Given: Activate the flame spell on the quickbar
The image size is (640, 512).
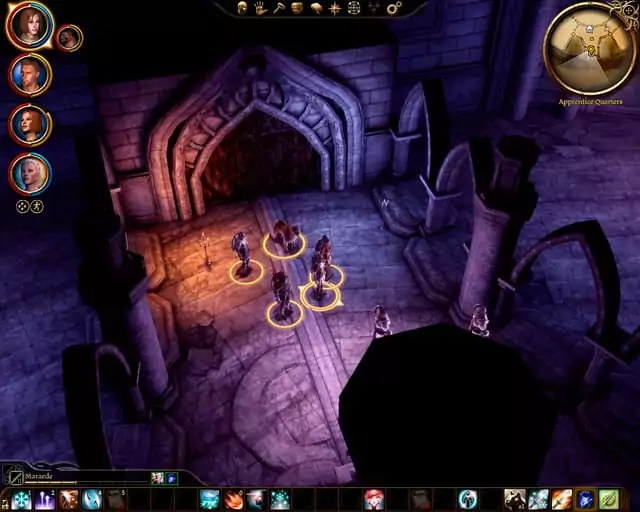Looking at the screenshot, I should click(233, 499).
